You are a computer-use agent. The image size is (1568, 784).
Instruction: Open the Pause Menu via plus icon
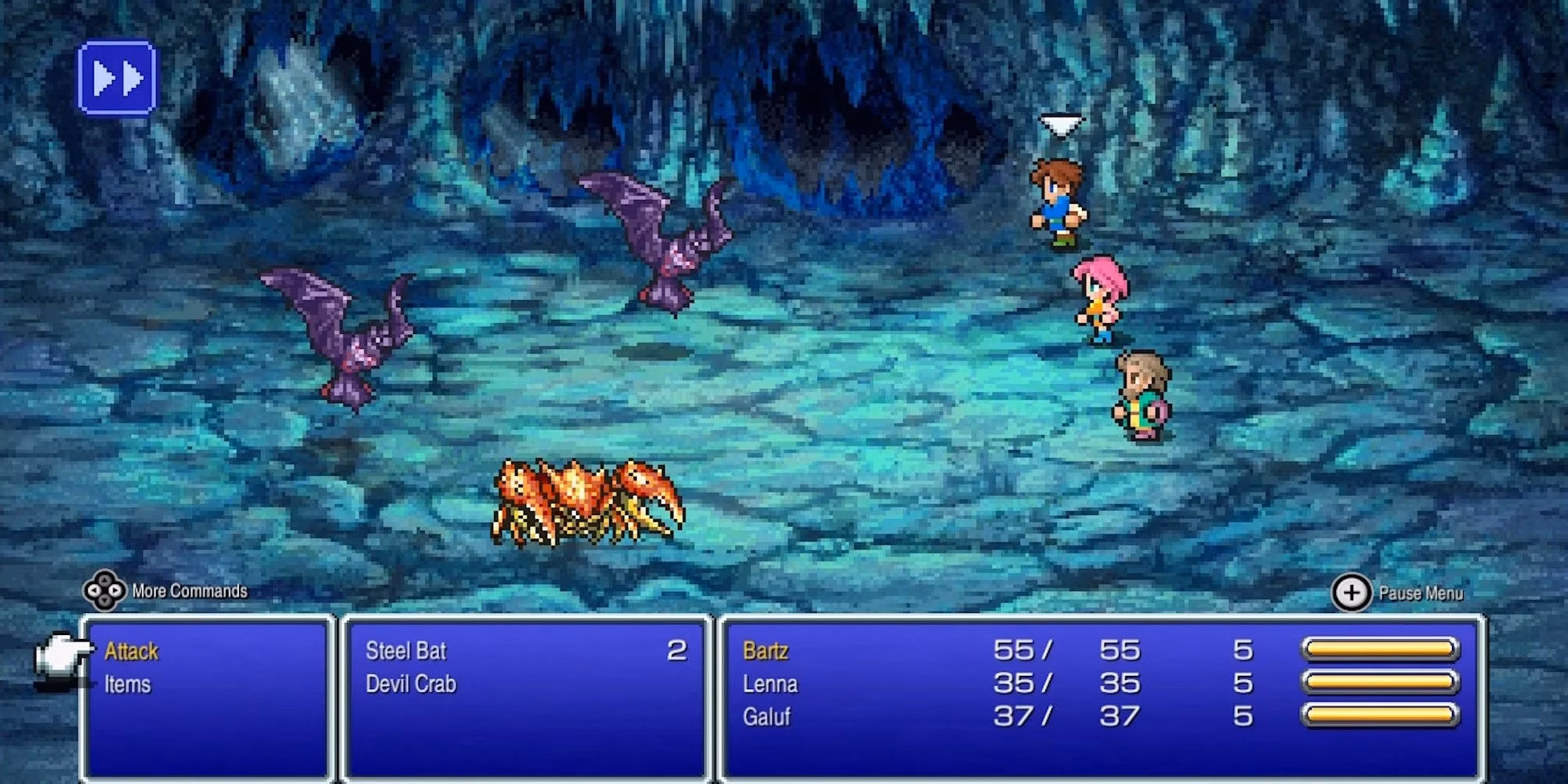point(1350,593)
